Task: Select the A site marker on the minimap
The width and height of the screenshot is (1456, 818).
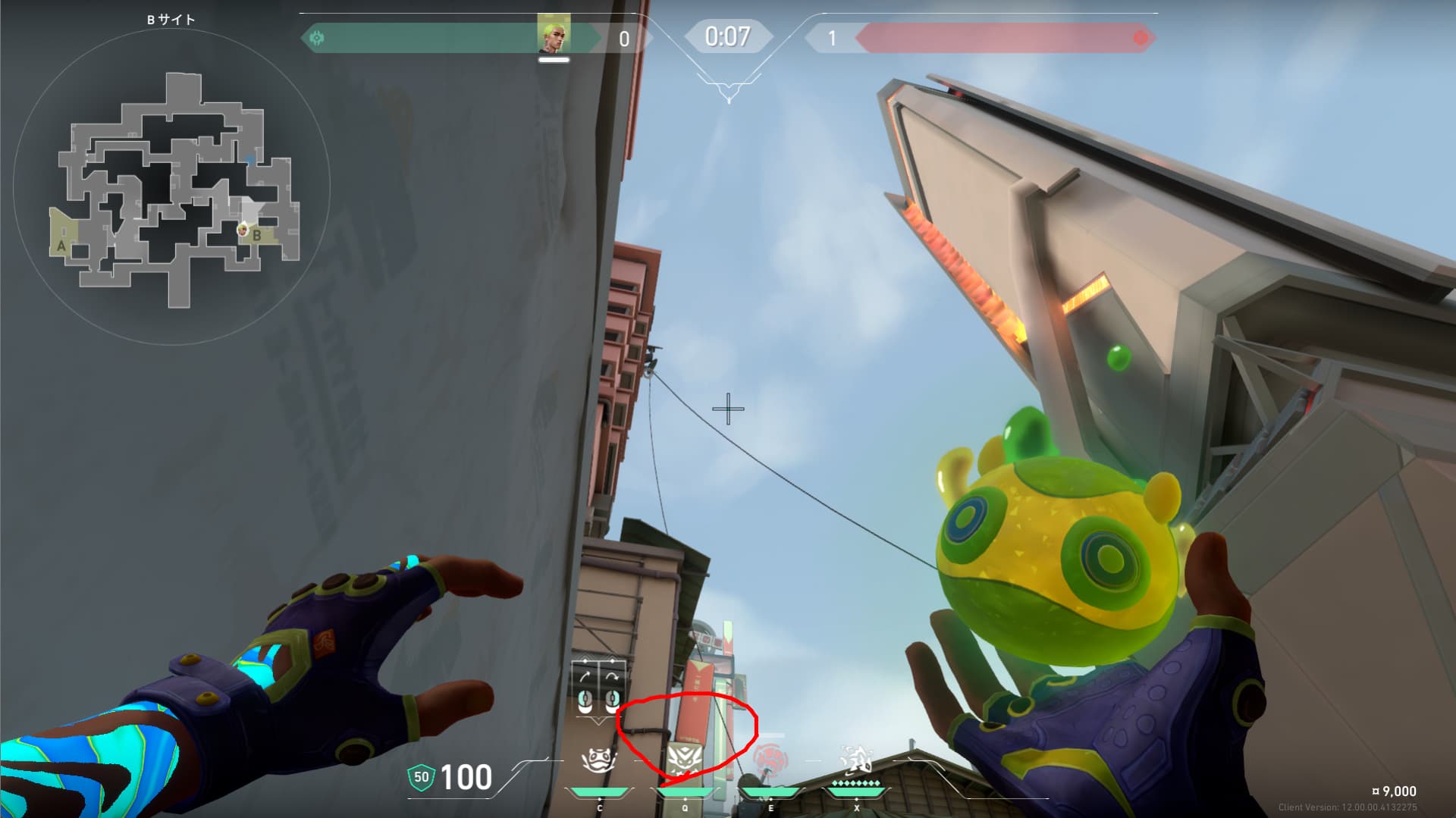Action: [61, 246]
